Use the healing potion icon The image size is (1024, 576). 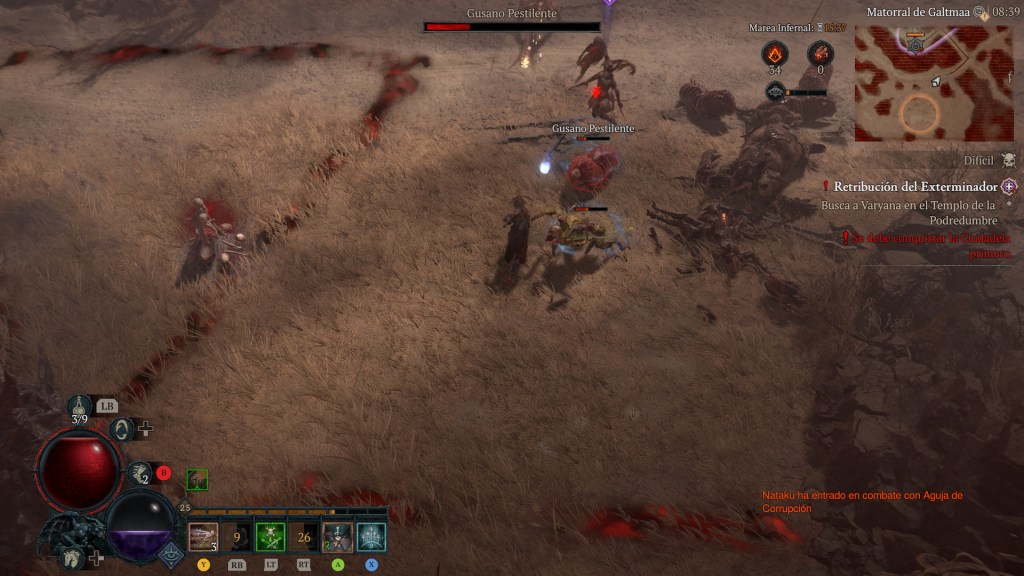coord(80,406)
